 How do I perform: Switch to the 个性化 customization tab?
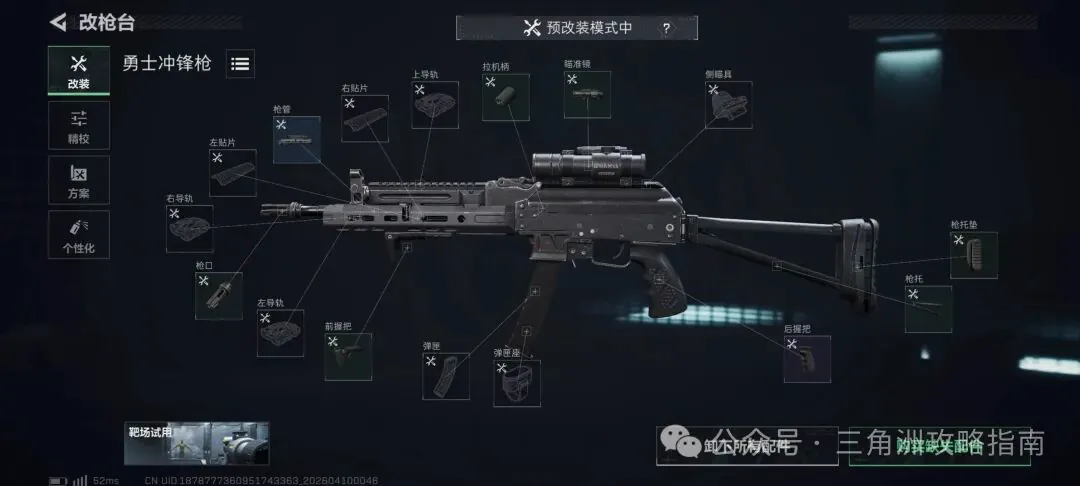[78, 234]
